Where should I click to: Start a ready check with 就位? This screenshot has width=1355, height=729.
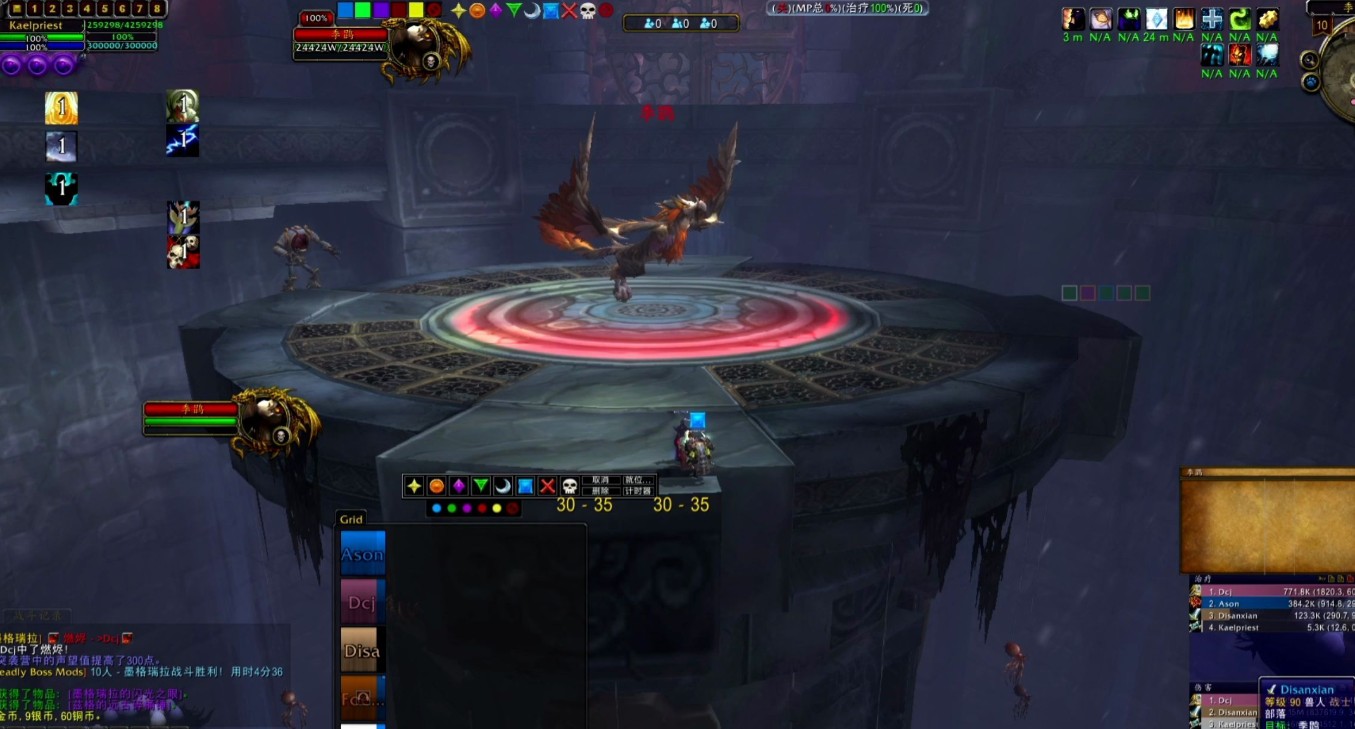pyautogui.click(x=637, y=480)
